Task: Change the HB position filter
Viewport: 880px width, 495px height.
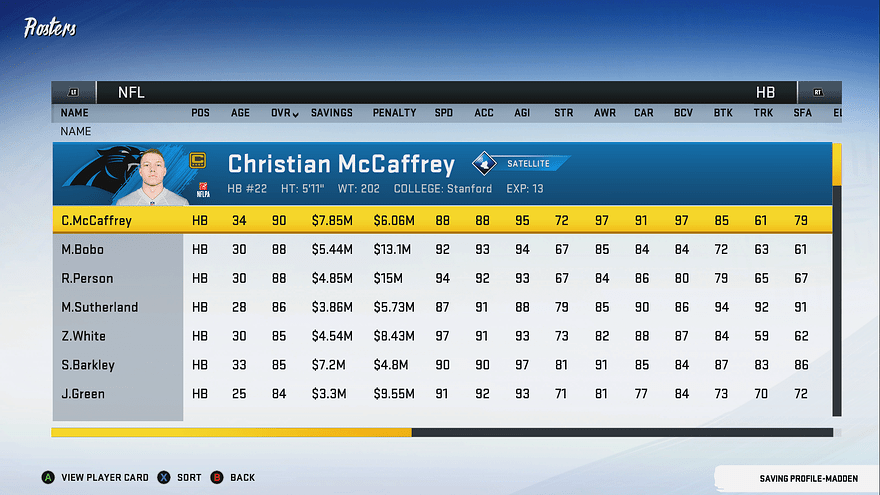Action: coord(765,92)
